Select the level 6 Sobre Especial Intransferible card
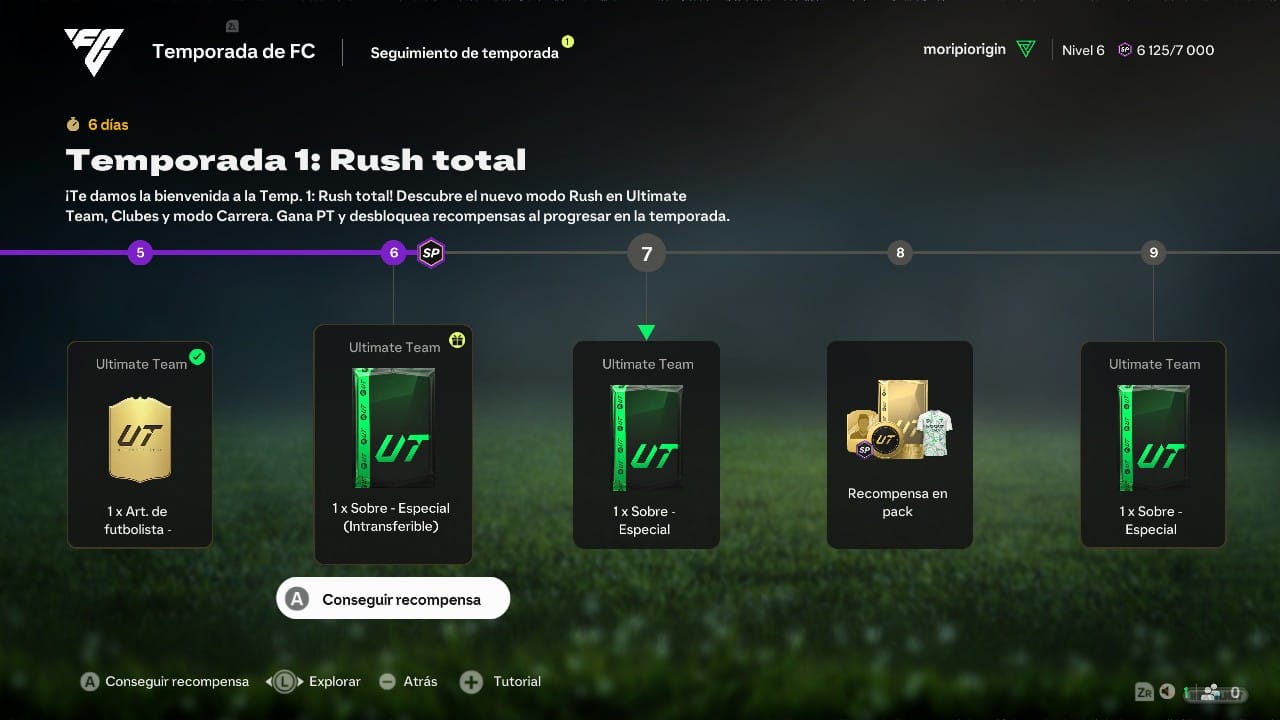This screenshot has width=1280, height=720. tap(393, 444)
